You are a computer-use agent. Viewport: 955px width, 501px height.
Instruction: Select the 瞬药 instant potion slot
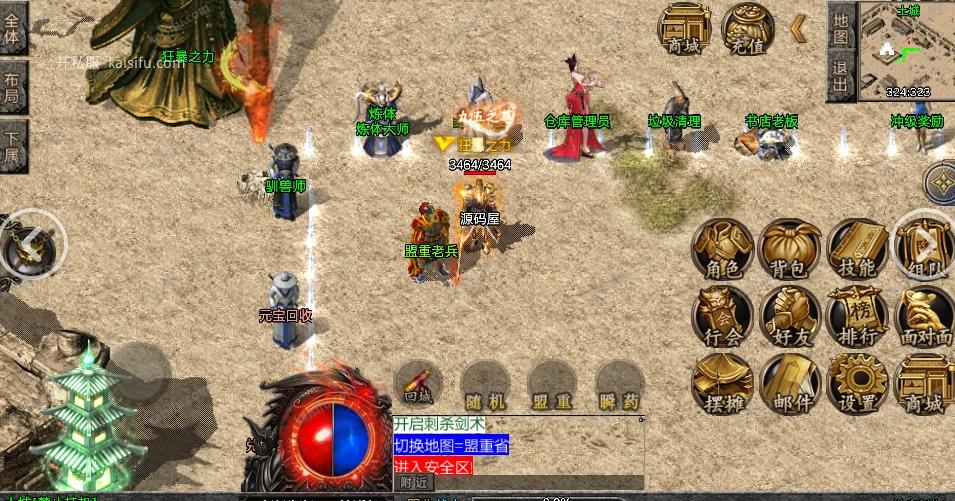619,385
